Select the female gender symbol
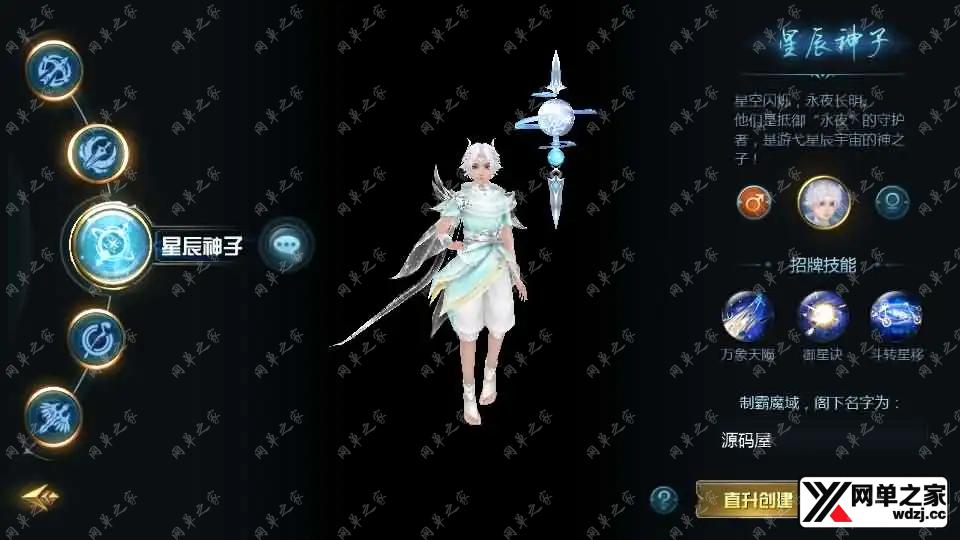This screenshot has width=960, height=540. [x=891, y=202]
